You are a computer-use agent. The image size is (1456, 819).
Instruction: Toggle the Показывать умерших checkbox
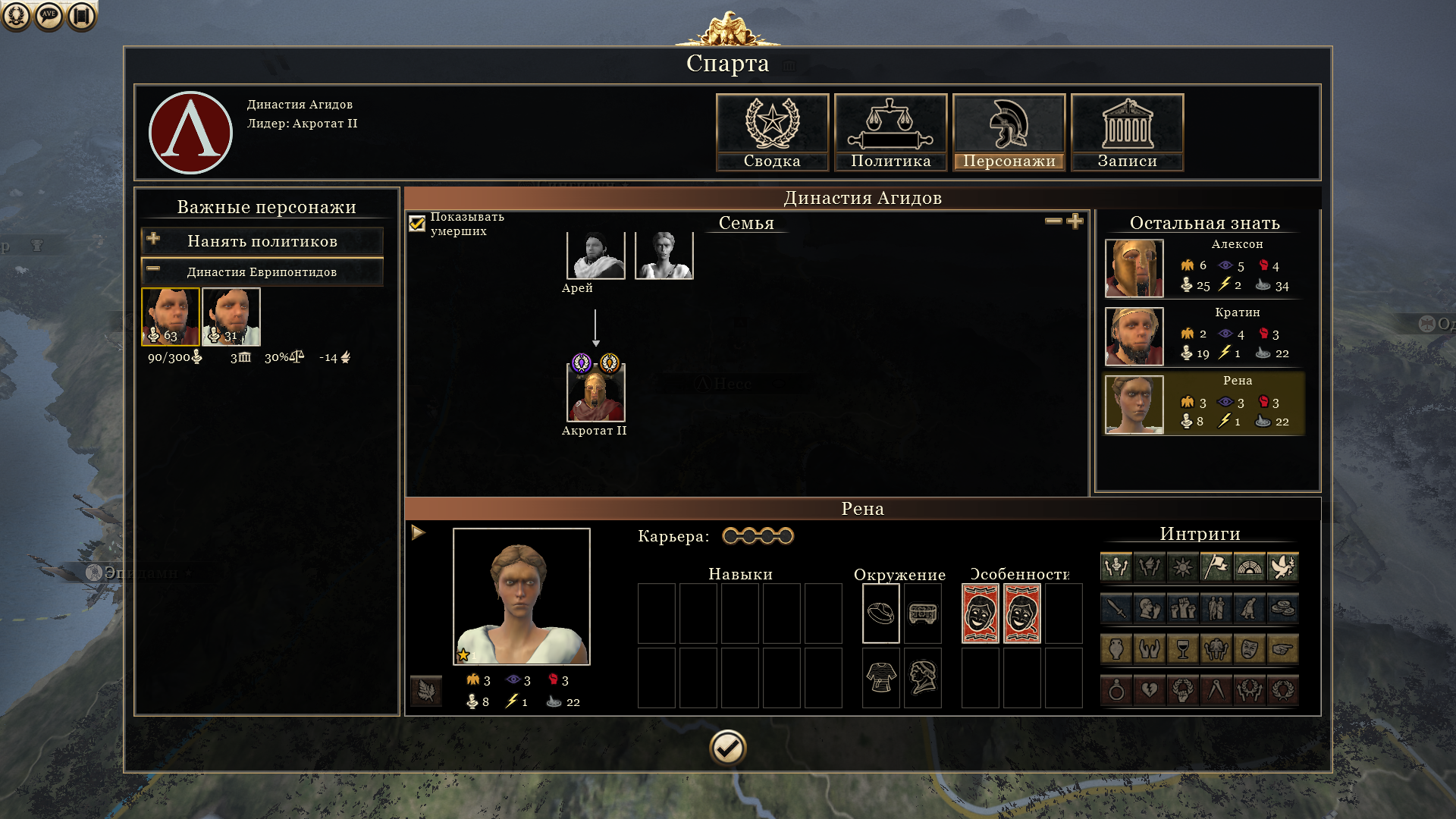pos(417,224)
